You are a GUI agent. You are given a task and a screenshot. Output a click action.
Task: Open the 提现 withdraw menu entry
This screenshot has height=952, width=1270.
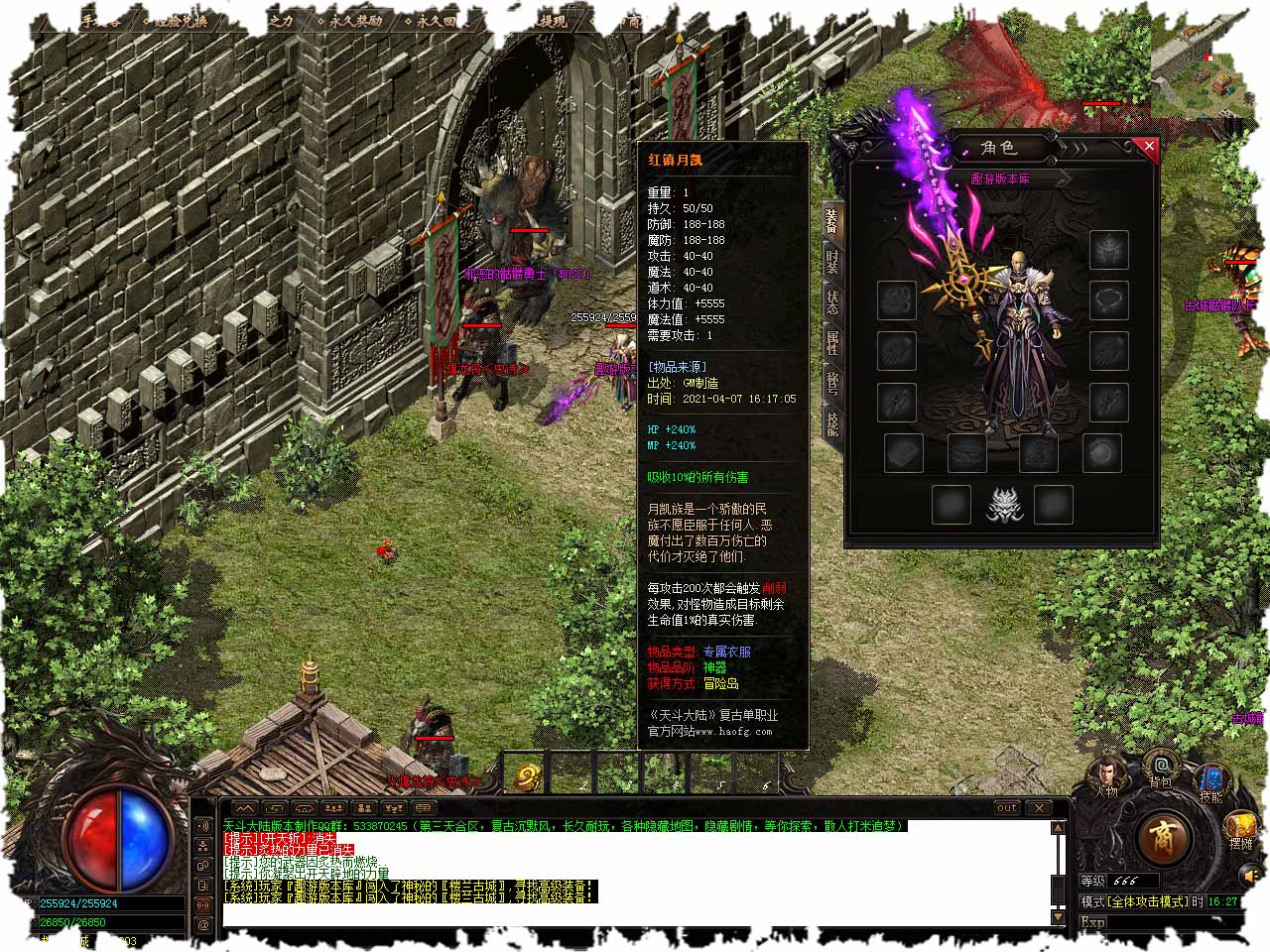[x=554, y=20]
